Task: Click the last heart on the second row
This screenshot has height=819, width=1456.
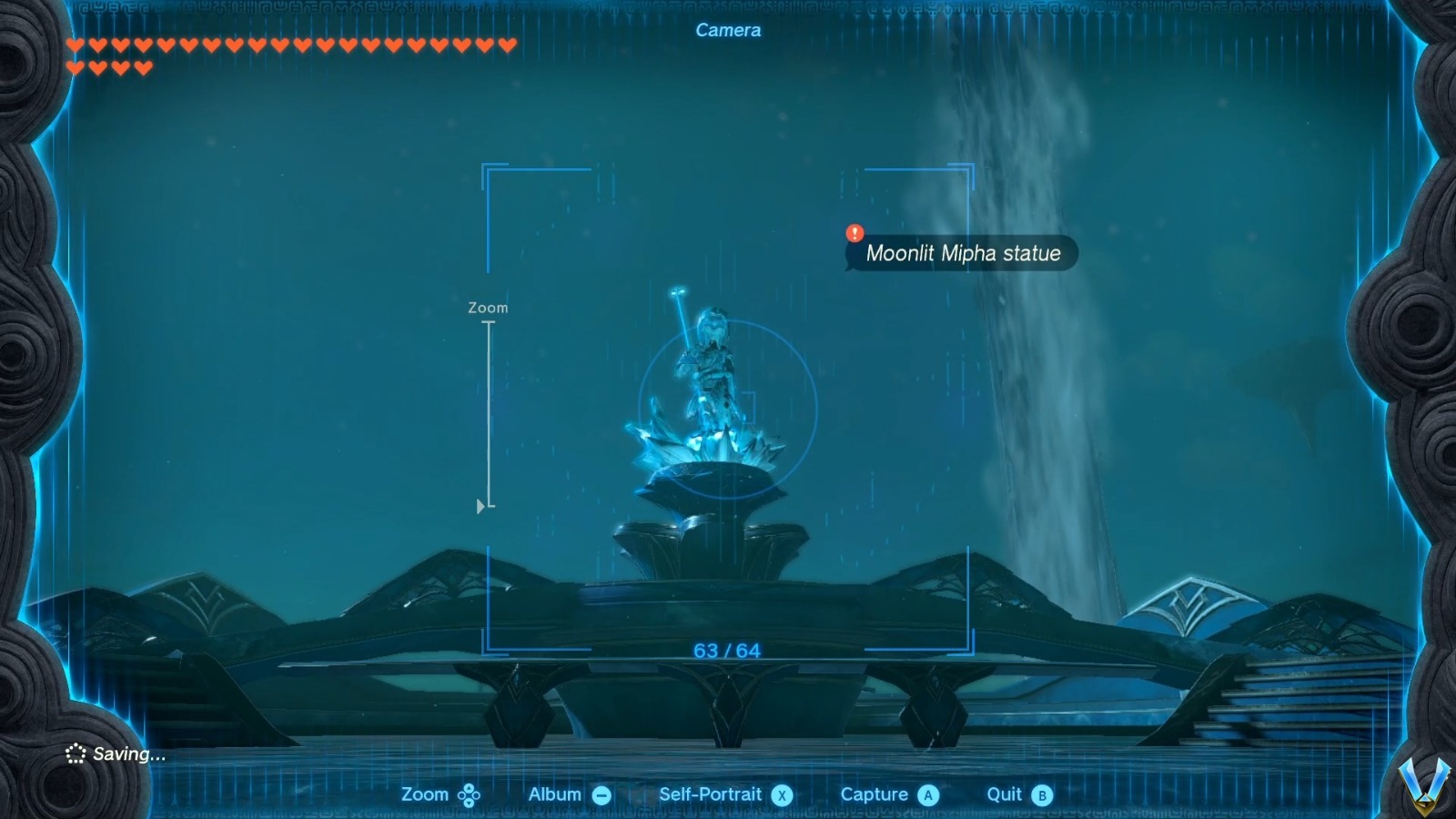Action: point(143,66)
